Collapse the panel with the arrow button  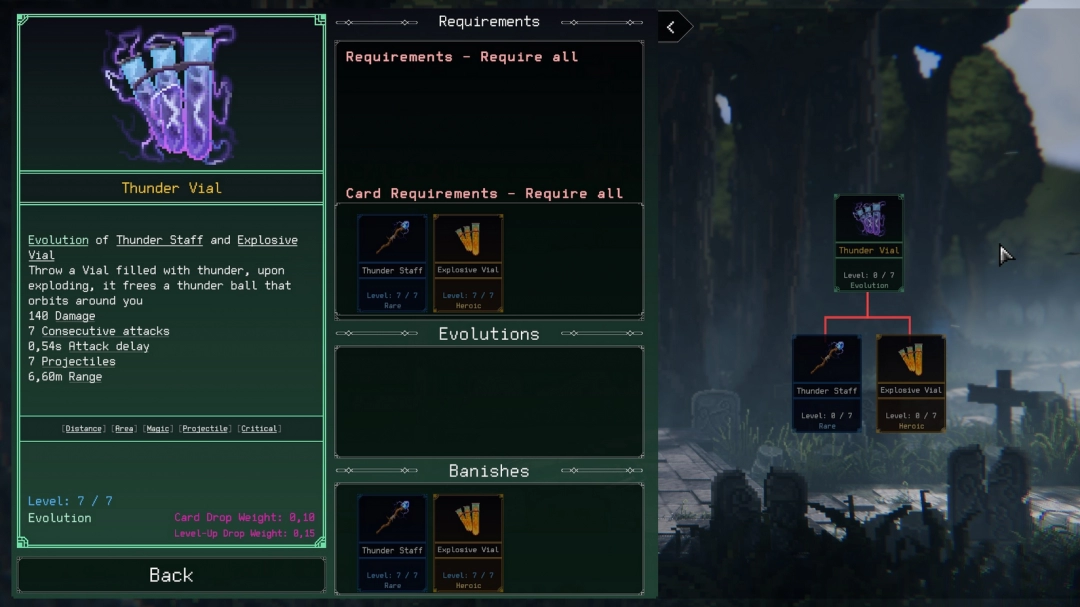click(673, 27)
